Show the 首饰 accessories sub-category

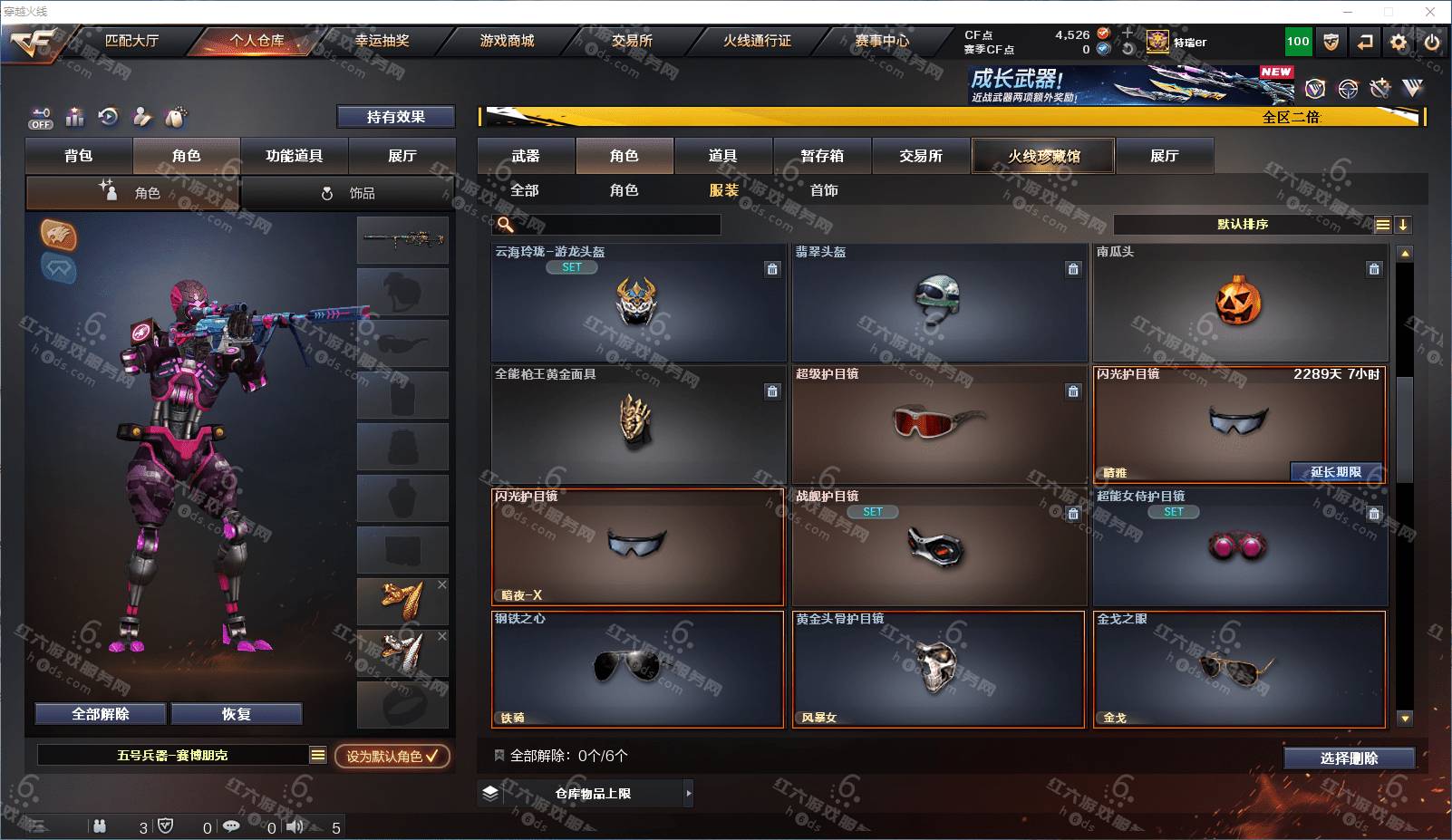(824, 190)
